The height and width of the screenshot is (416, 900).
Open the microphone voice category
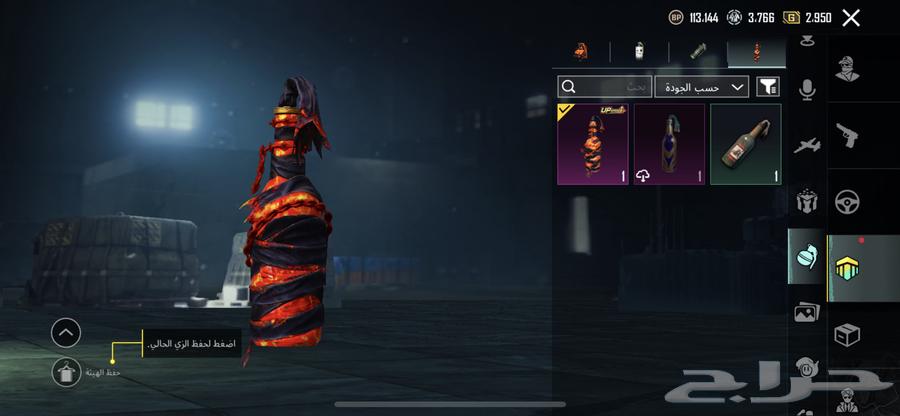coord(807,90)
